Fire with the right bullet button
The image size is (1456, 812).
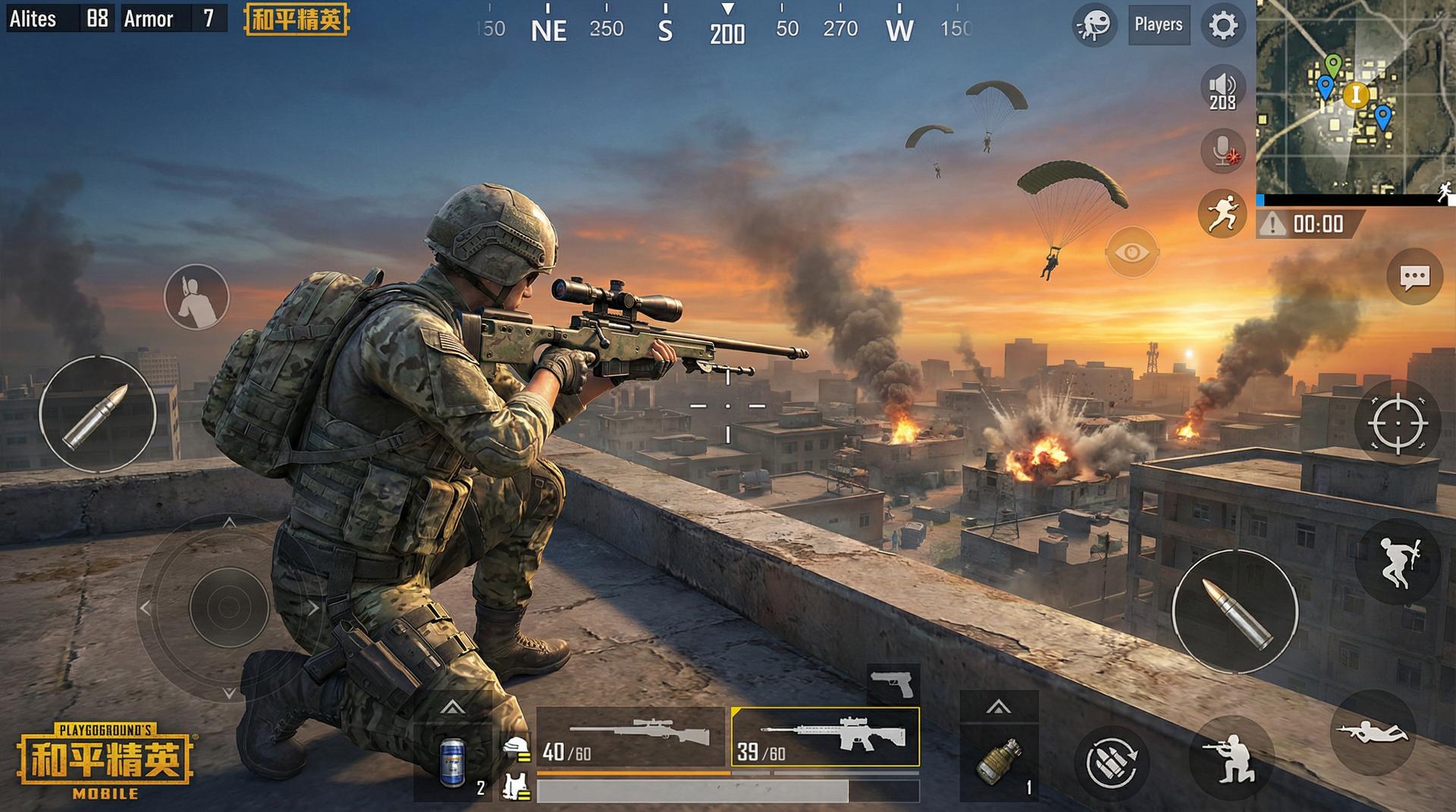pyautogui.click(x=1235, y=611)
